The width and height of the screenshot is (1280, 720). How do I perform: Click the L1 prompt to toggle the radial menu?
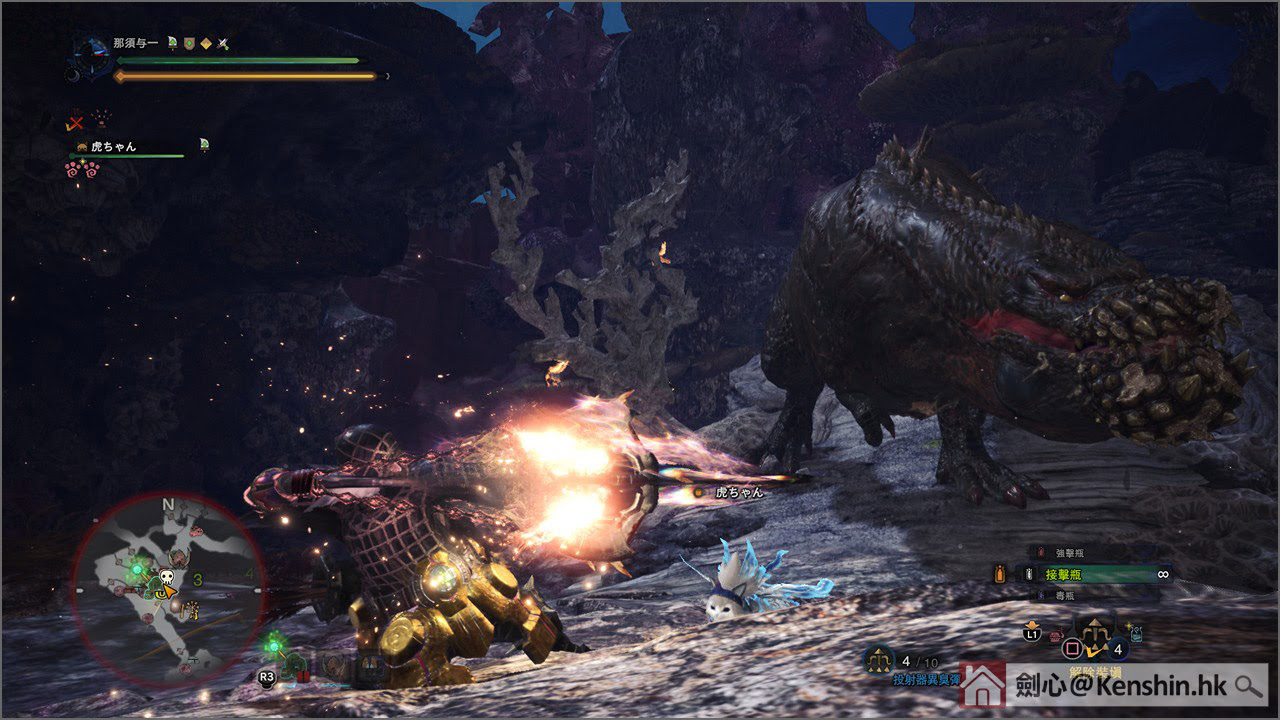[x=1032, y=635]
